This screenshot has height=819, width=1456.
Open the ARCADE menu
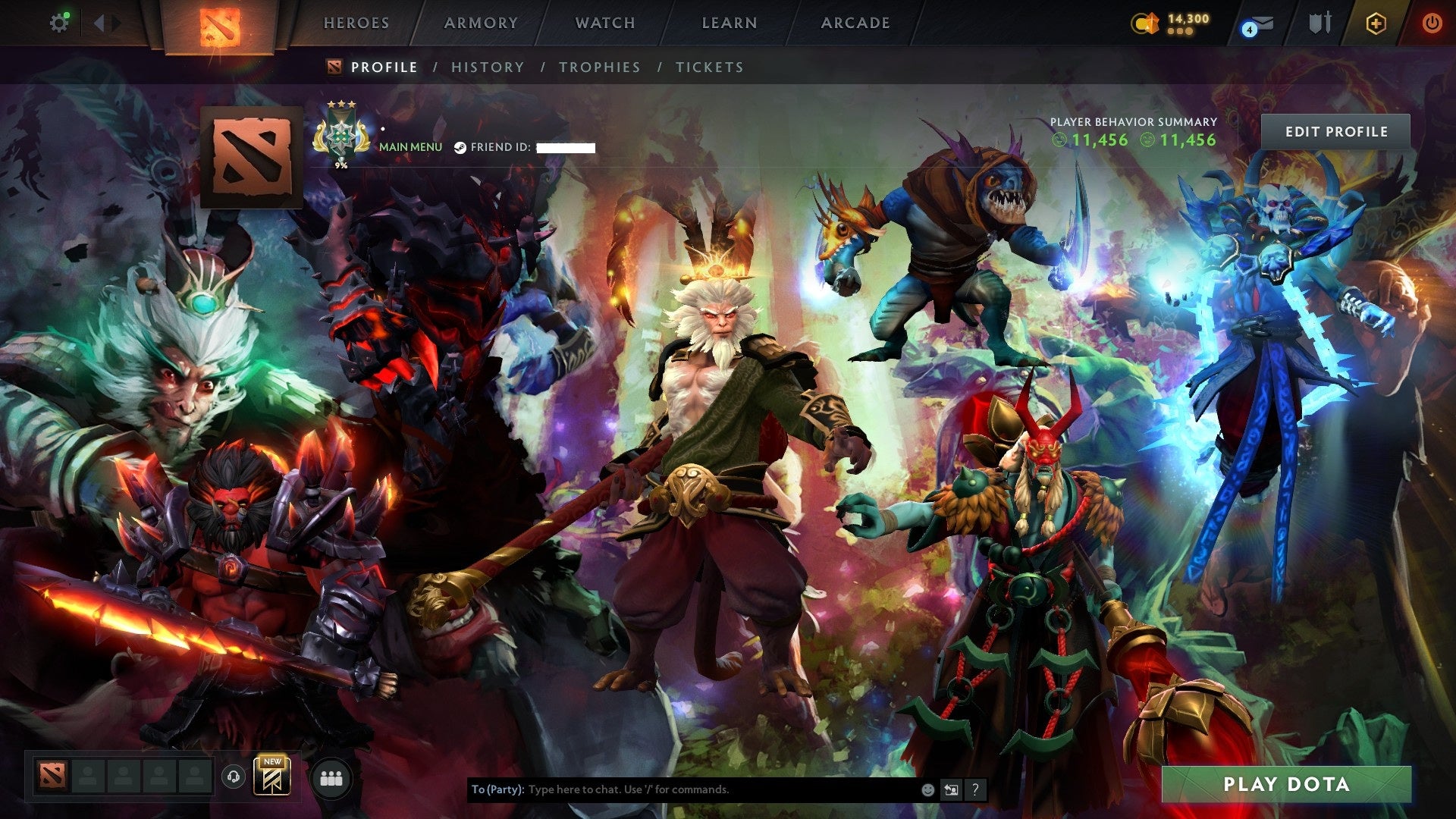[x=855, y=23]
